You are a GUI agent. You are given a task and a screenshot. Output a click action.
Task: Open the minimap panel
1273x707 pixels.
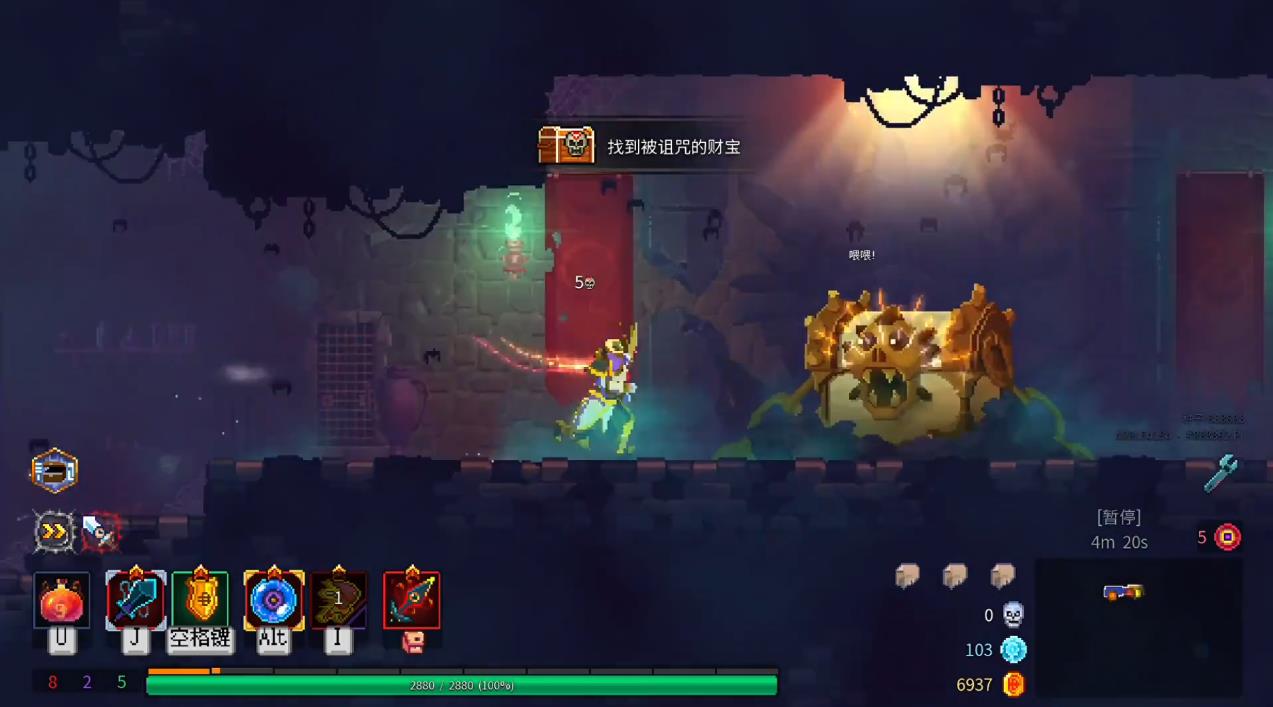click(1138, 627)
